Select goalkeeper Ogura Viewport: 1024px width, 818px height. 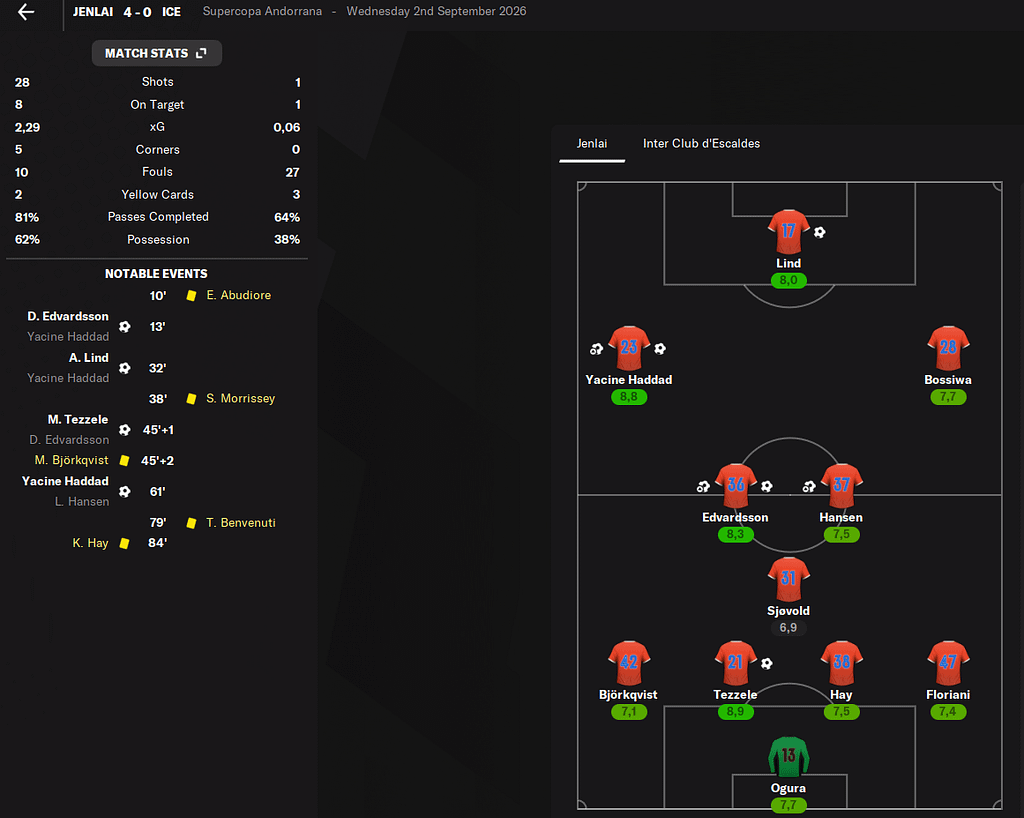pos(788,757)
